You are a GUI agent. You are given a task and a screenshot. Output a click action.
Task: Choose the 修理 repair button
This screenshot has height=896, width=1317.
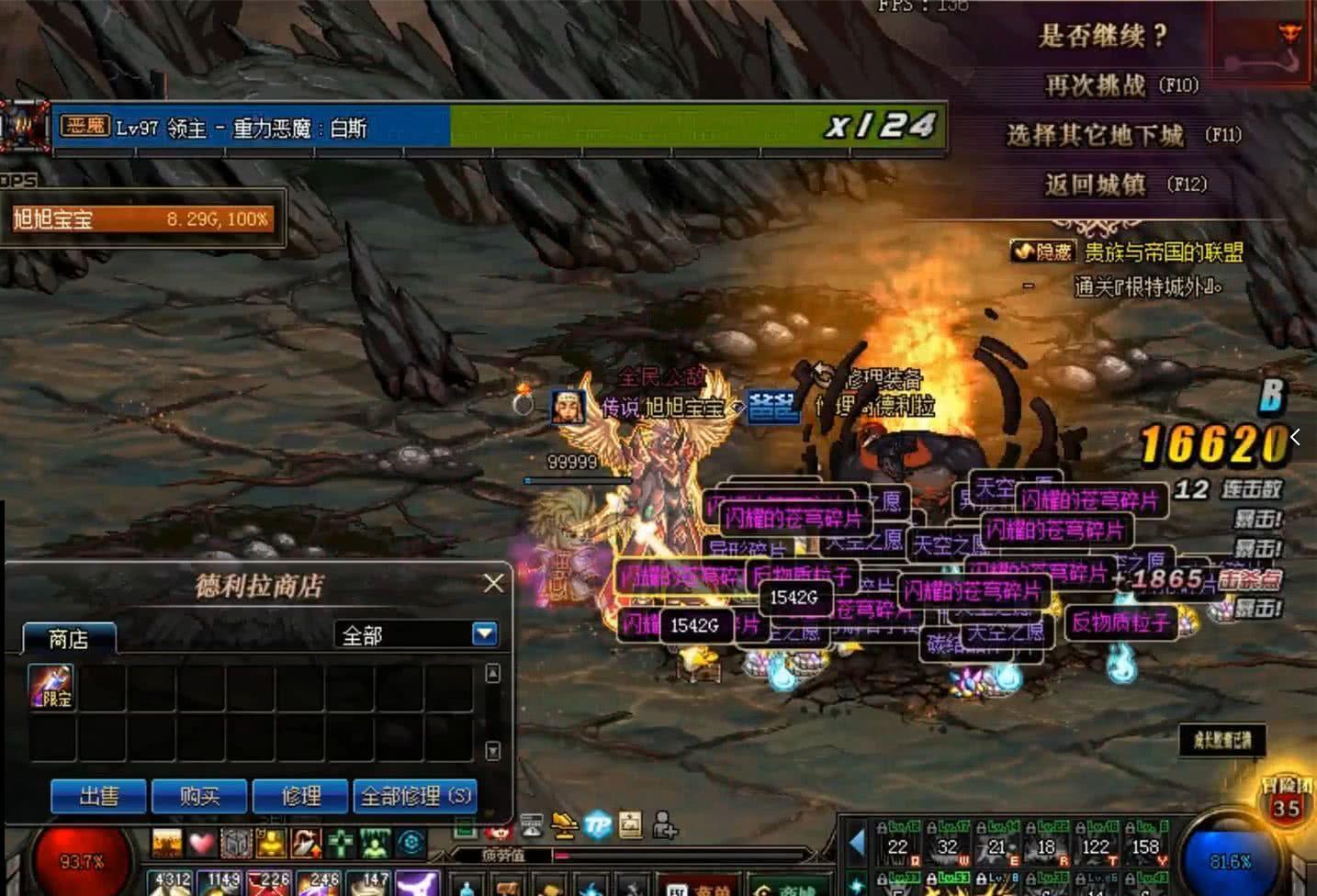pos(300,796)
